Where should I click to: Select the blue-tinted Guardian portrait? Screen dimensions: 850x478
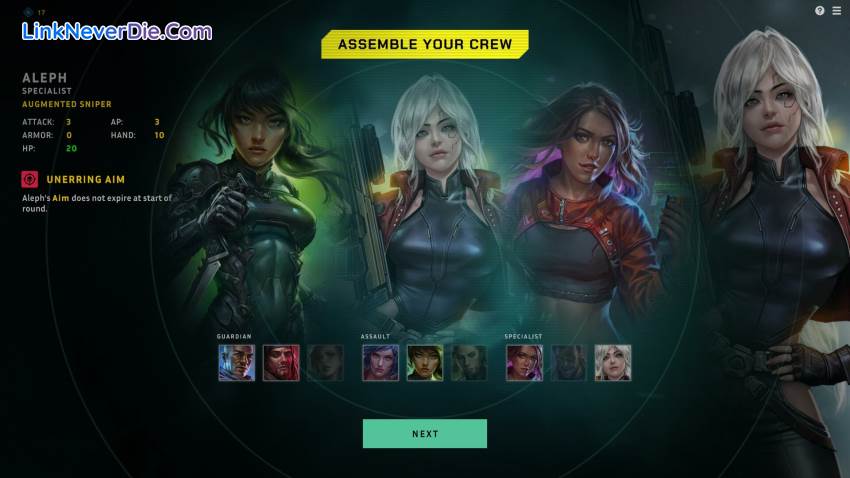[237, 363]
